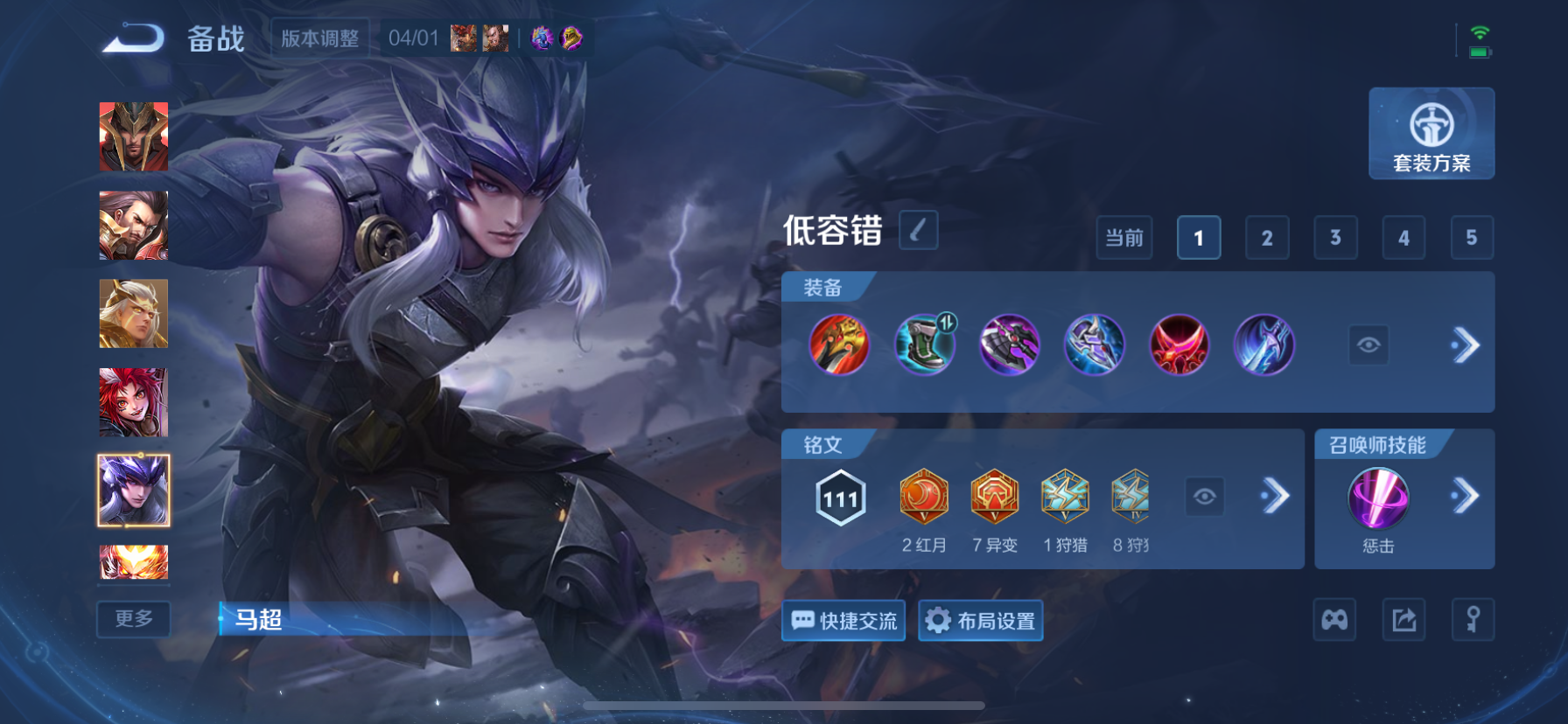The height and width of the screenshot is (724, 1568).
Task: Select the green boots equipment icon
Action: pyautogui.click(x=925, y=345)
